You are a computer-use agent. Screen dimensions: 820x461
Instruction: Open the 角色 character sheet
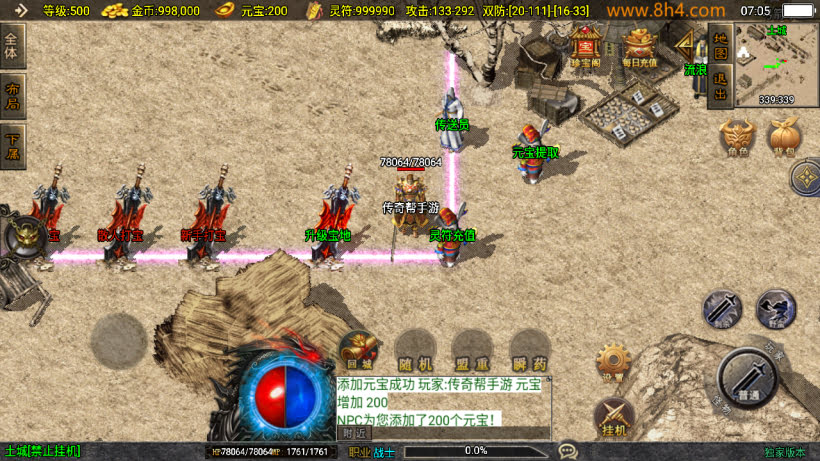[x=737, y=138]
